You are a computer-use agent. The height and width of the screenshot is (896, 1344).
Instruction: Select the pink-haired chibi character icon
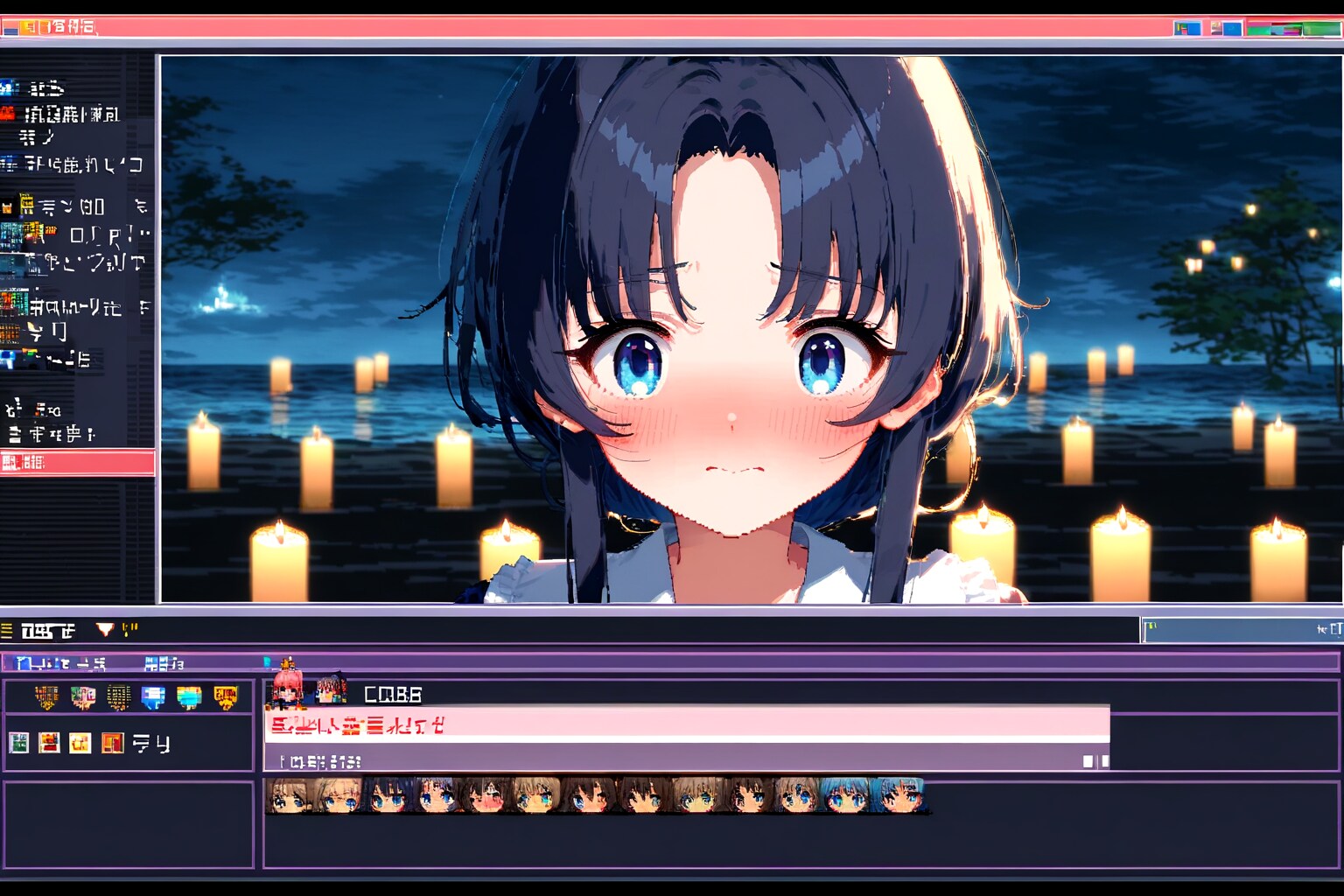(288, 686)
